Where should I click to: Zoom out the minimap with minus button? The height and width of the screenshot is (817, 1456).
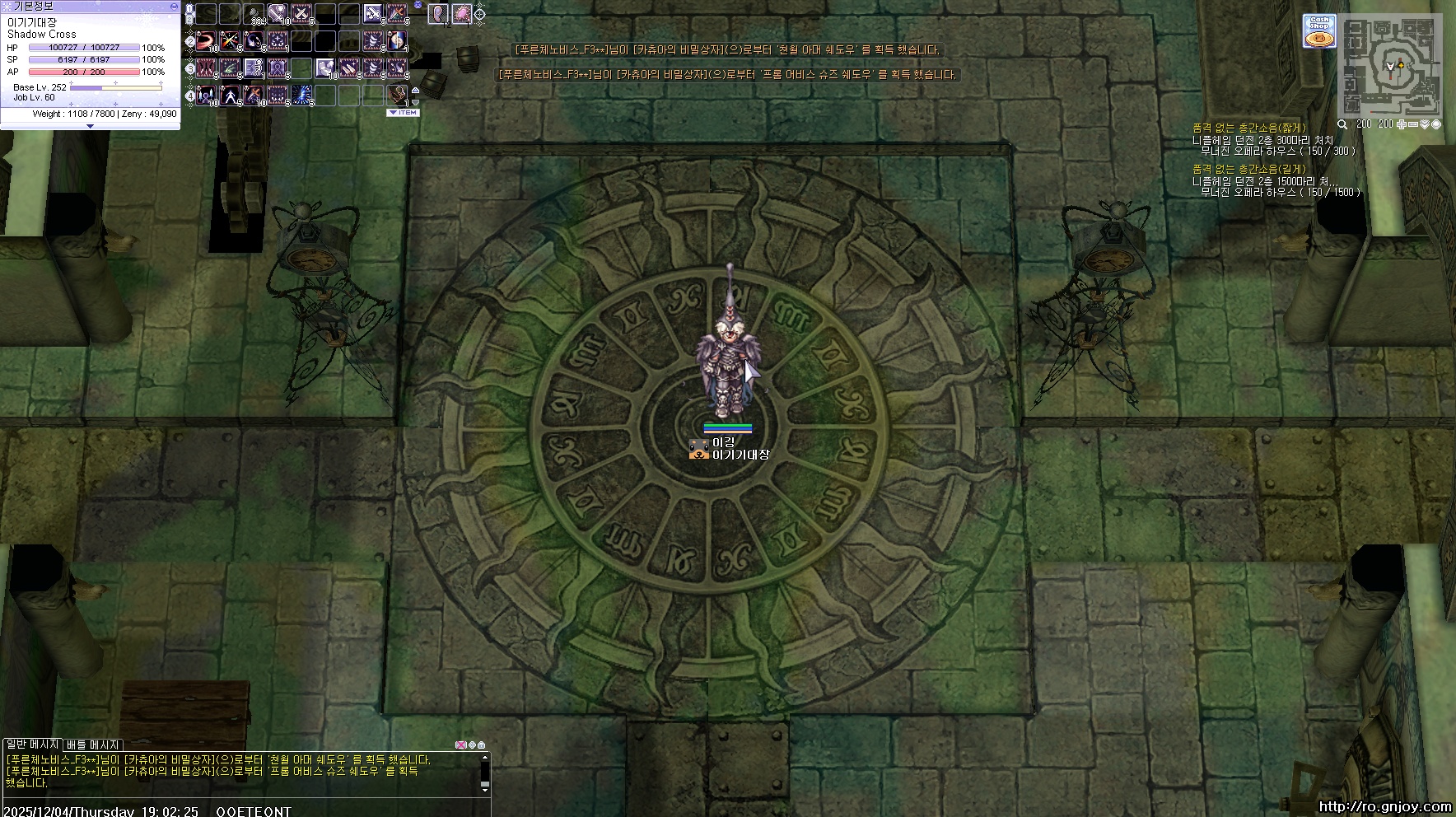click(1413, 124)
